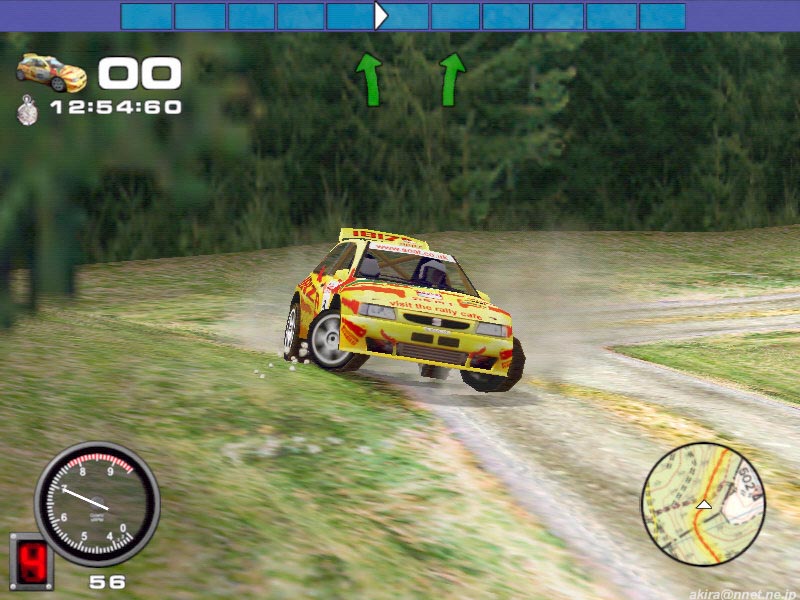This screenshot has width=800, height=600.
Task: Click the tachometer gauge dial
Action: pos(97,503)
